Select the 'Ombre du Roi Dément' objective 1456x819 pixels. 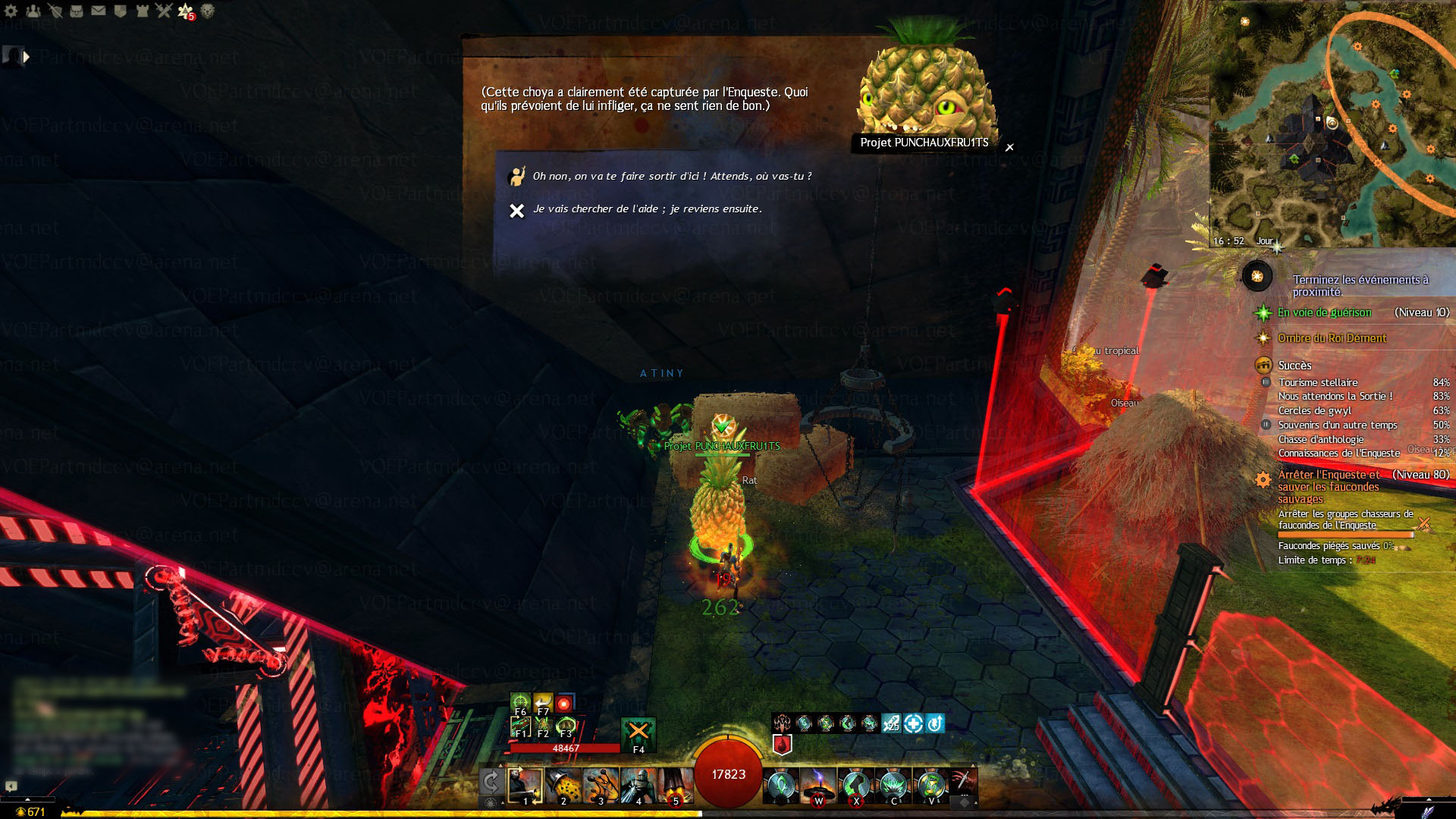[1332, 338]
